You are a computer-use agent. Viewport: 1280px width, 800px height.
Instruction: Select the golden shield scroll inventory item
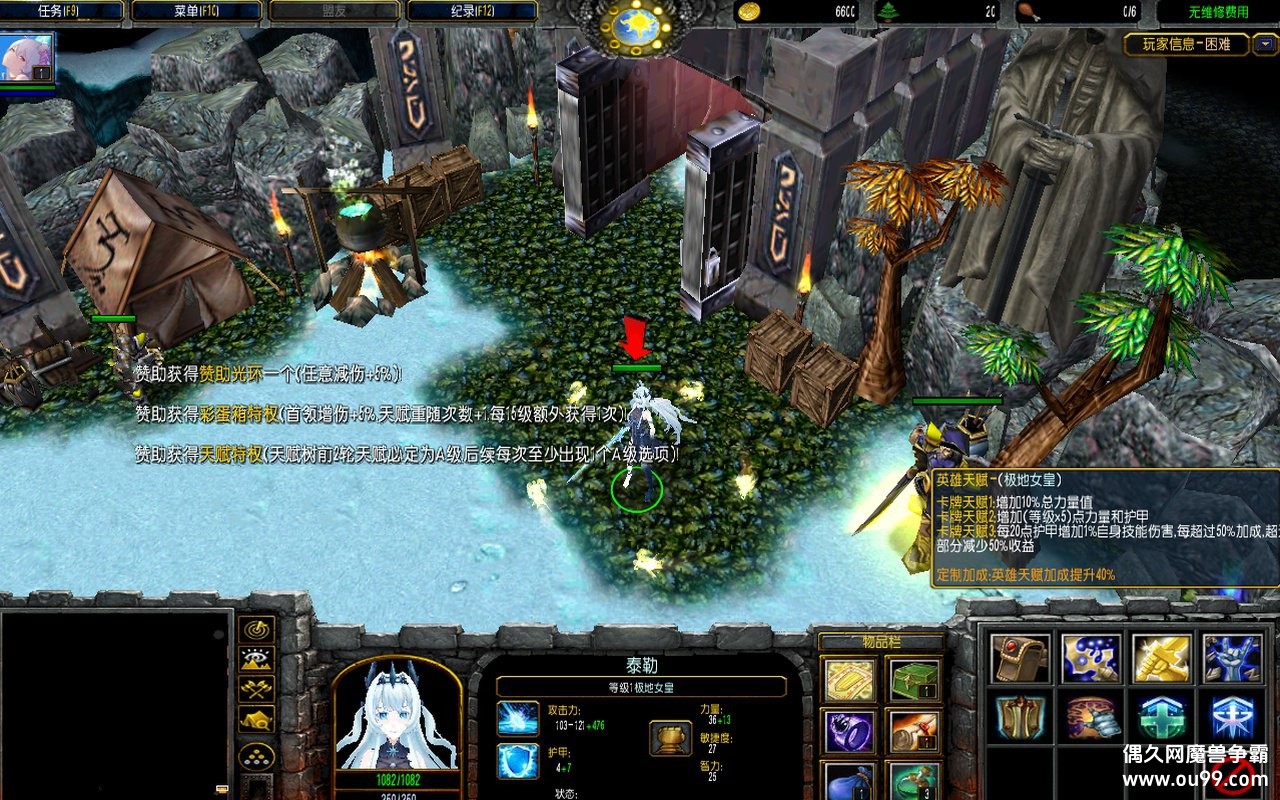[850, 680]
